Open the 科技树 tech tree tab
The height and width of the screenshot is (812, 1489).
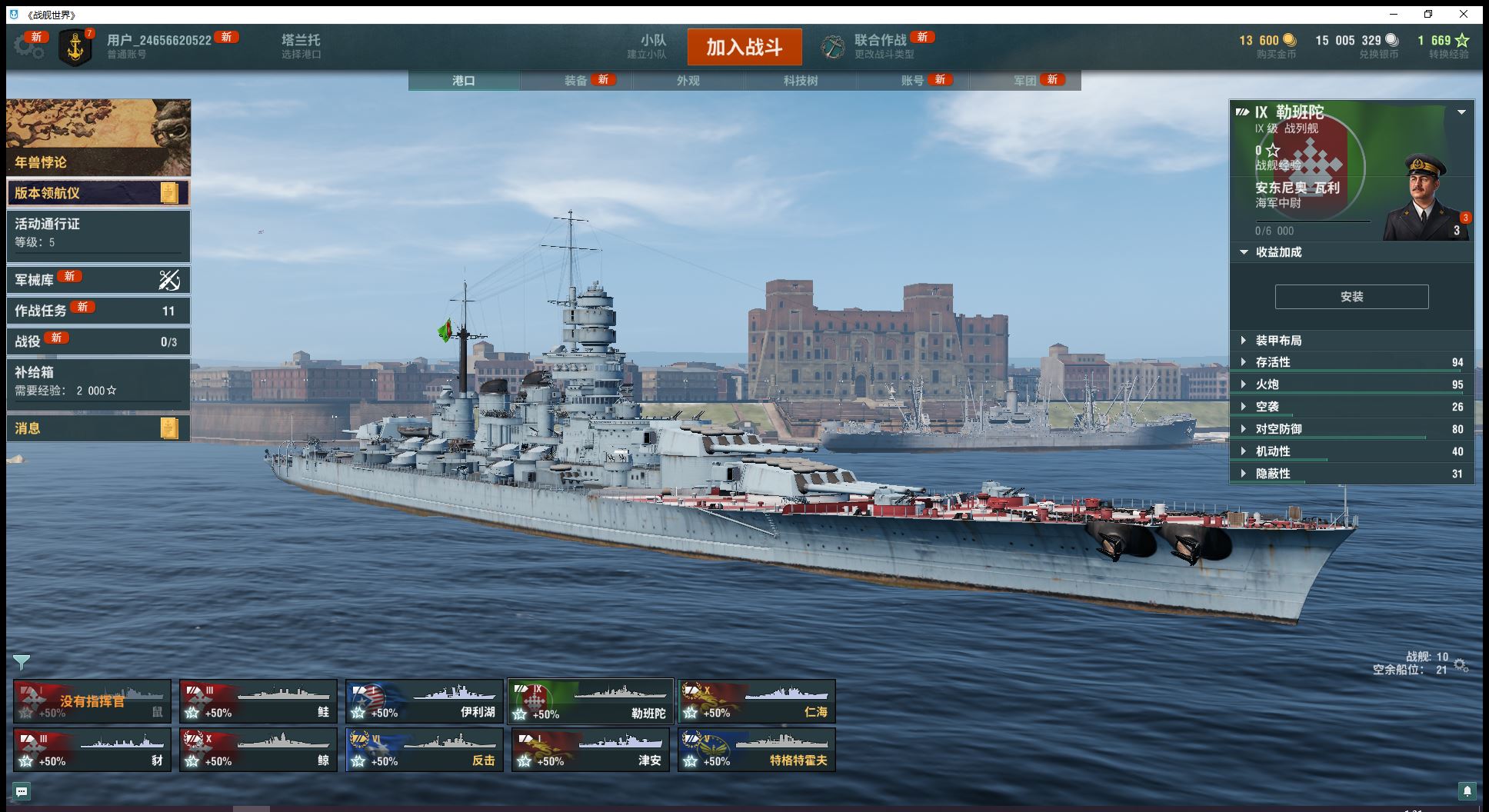pyautogui.click(x=801, y=81)
